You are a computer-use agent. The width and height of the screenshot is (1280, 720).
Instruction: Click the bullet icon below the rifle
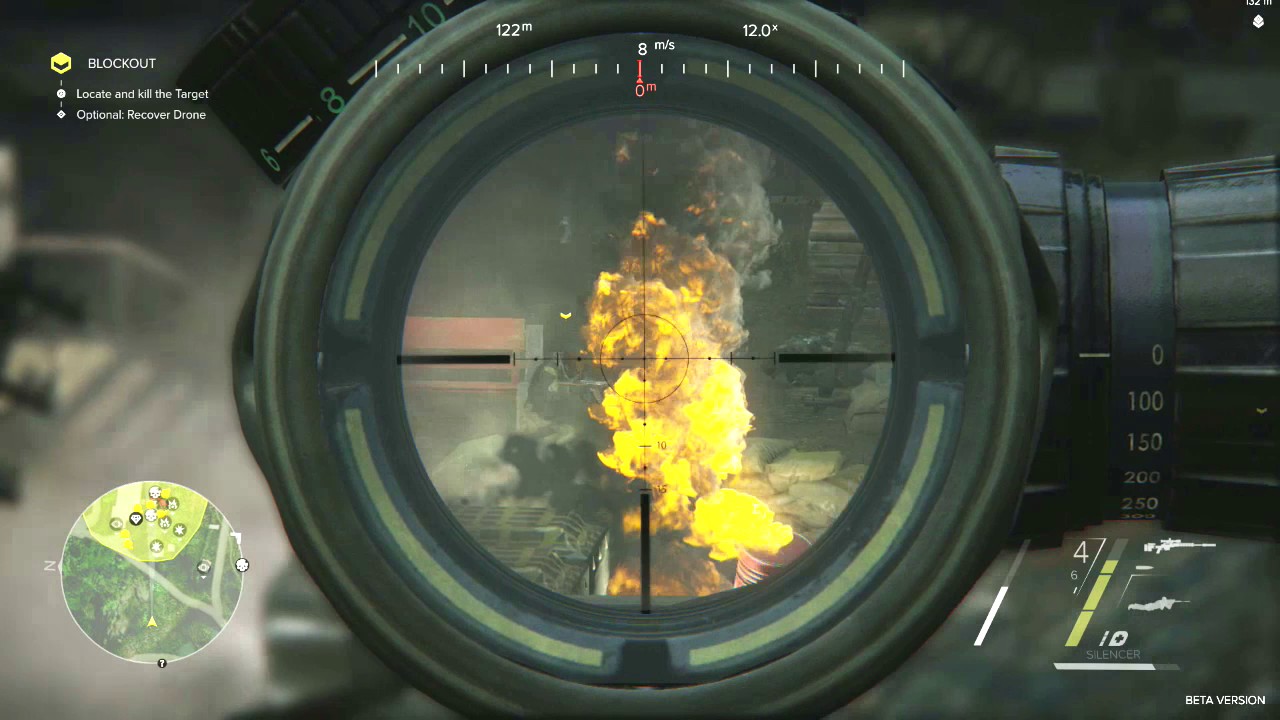tap(1145, 567)
